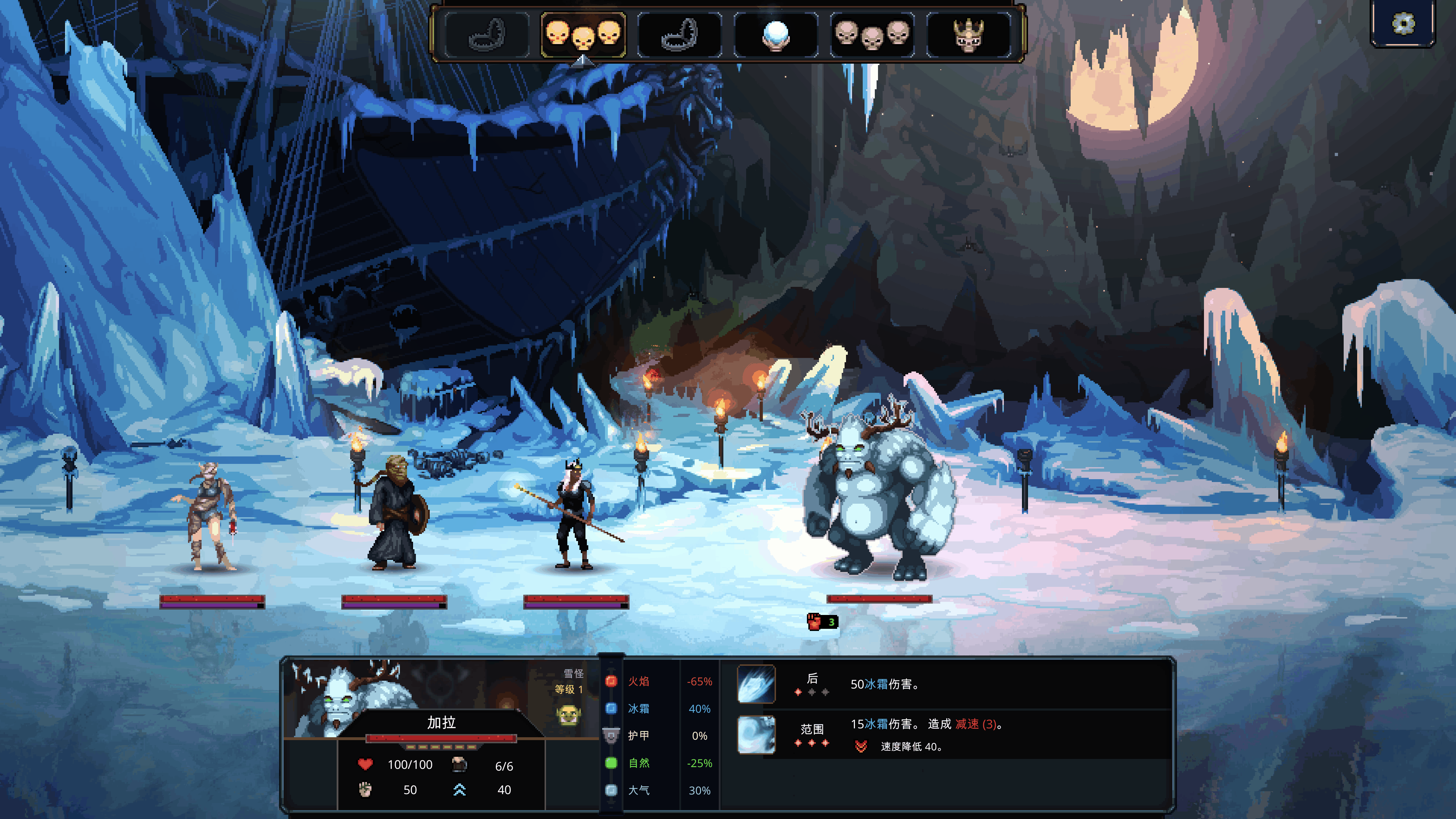Select the area frost slow skill icon

(756, 734)
